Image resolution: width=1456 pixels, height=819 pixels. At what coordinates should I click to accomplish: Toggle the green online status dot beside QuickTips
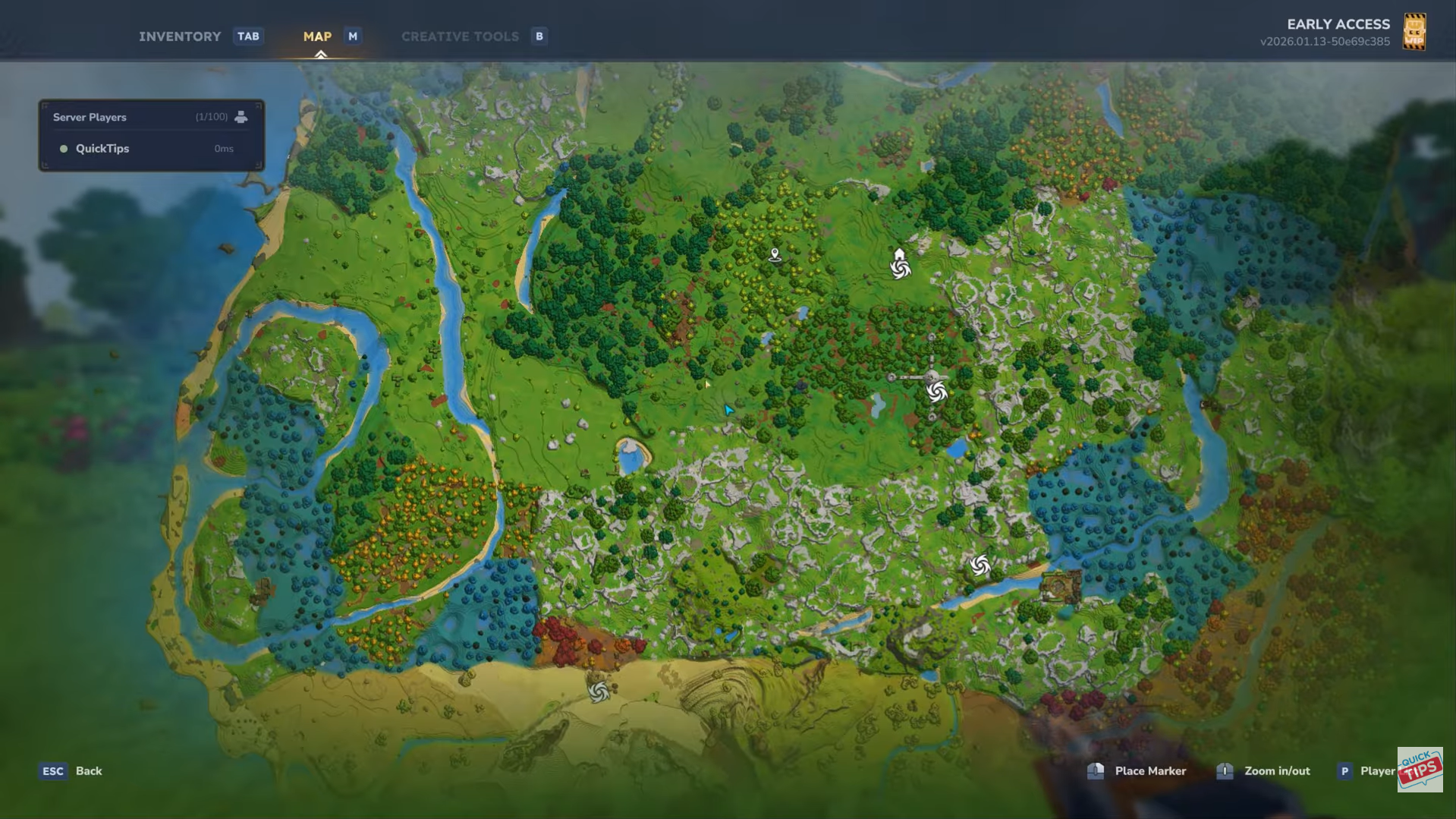pyautogui.click(x=64, y=149)
